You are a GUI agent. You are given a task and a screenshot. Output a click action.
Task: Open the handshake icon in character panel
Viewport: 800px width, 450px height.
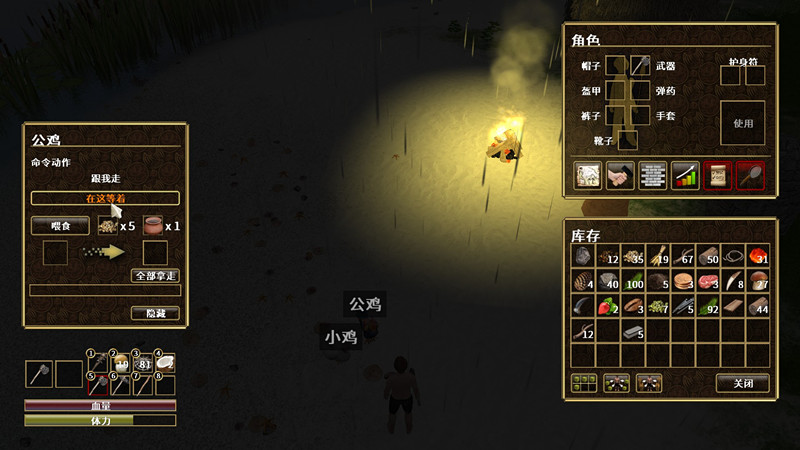[x=620, y=175]
